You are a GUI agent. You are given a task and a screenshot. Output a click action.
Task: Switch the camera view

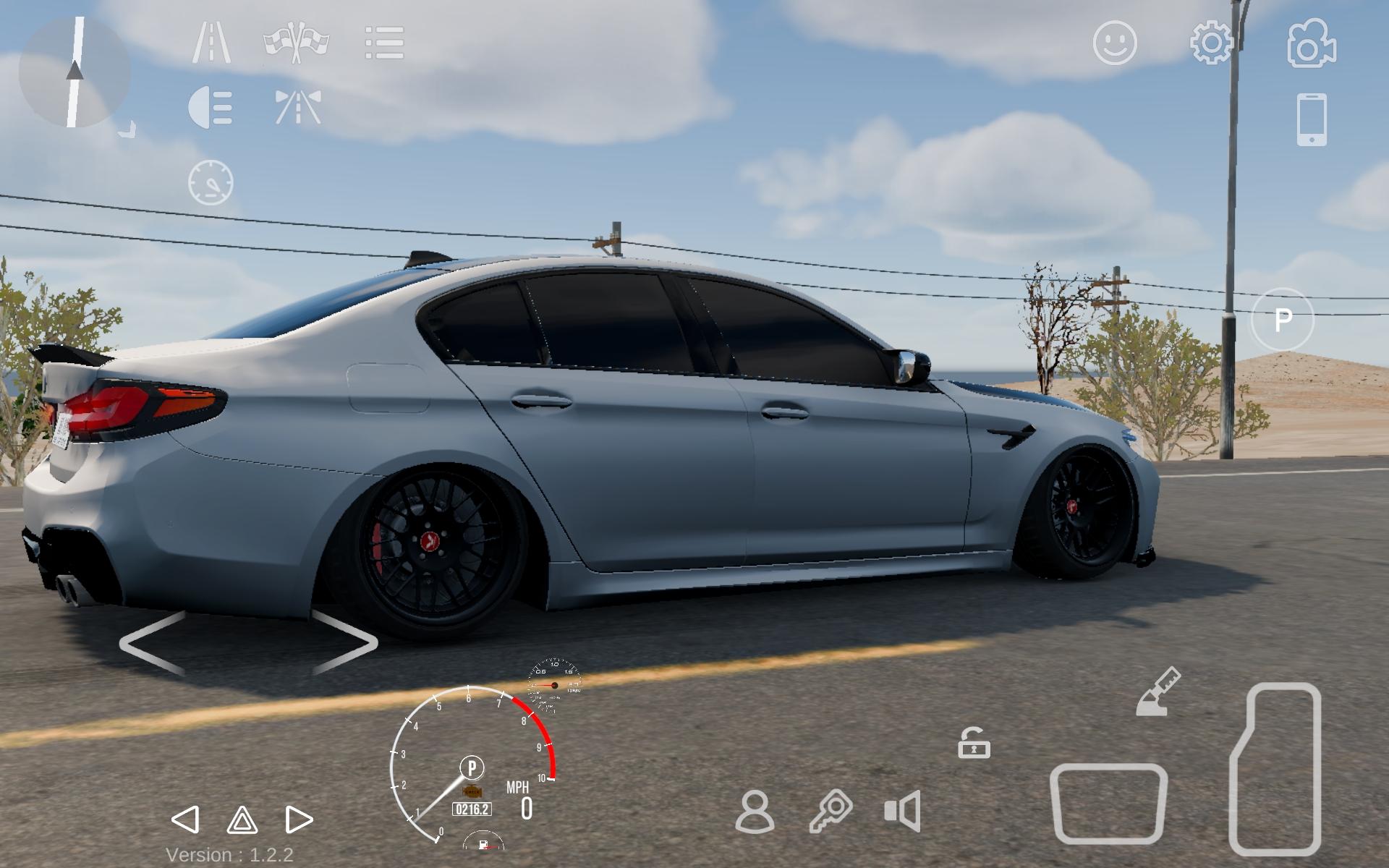1312,43
